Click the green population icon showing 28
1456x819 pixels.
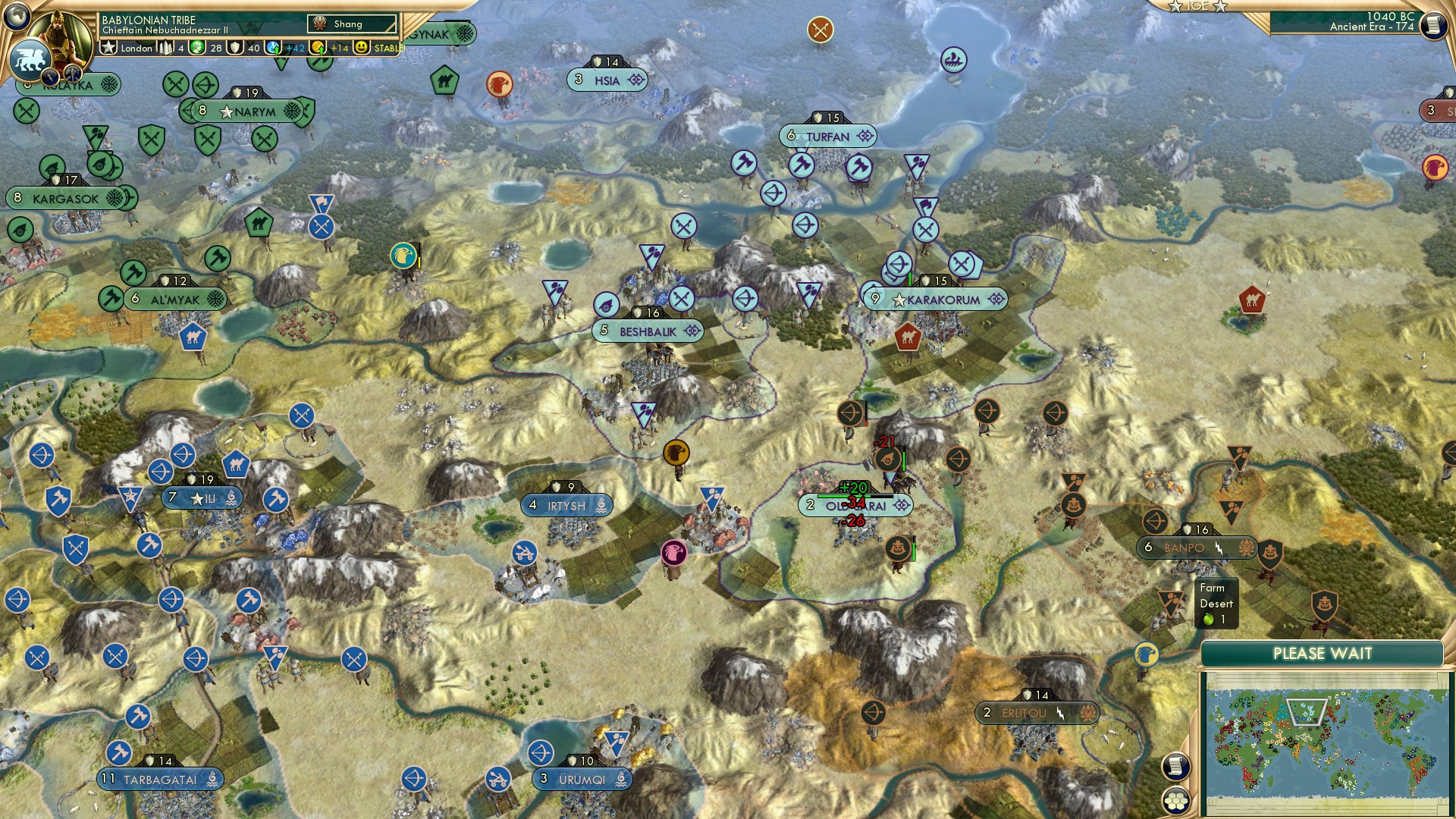pos(196,47)
